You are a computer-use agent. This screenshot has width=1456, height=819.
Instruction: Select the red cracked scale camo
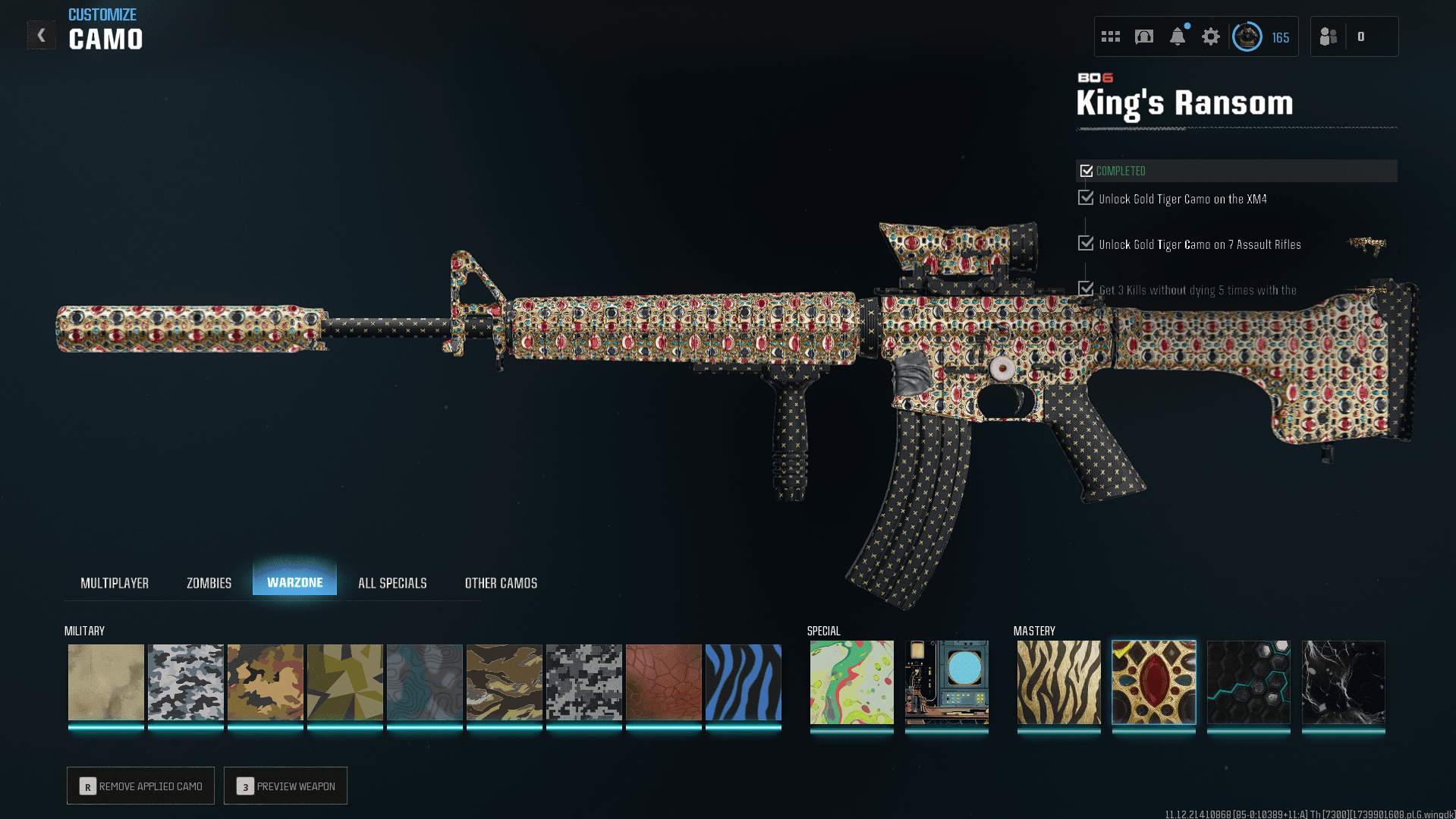[x=663, y=682]
